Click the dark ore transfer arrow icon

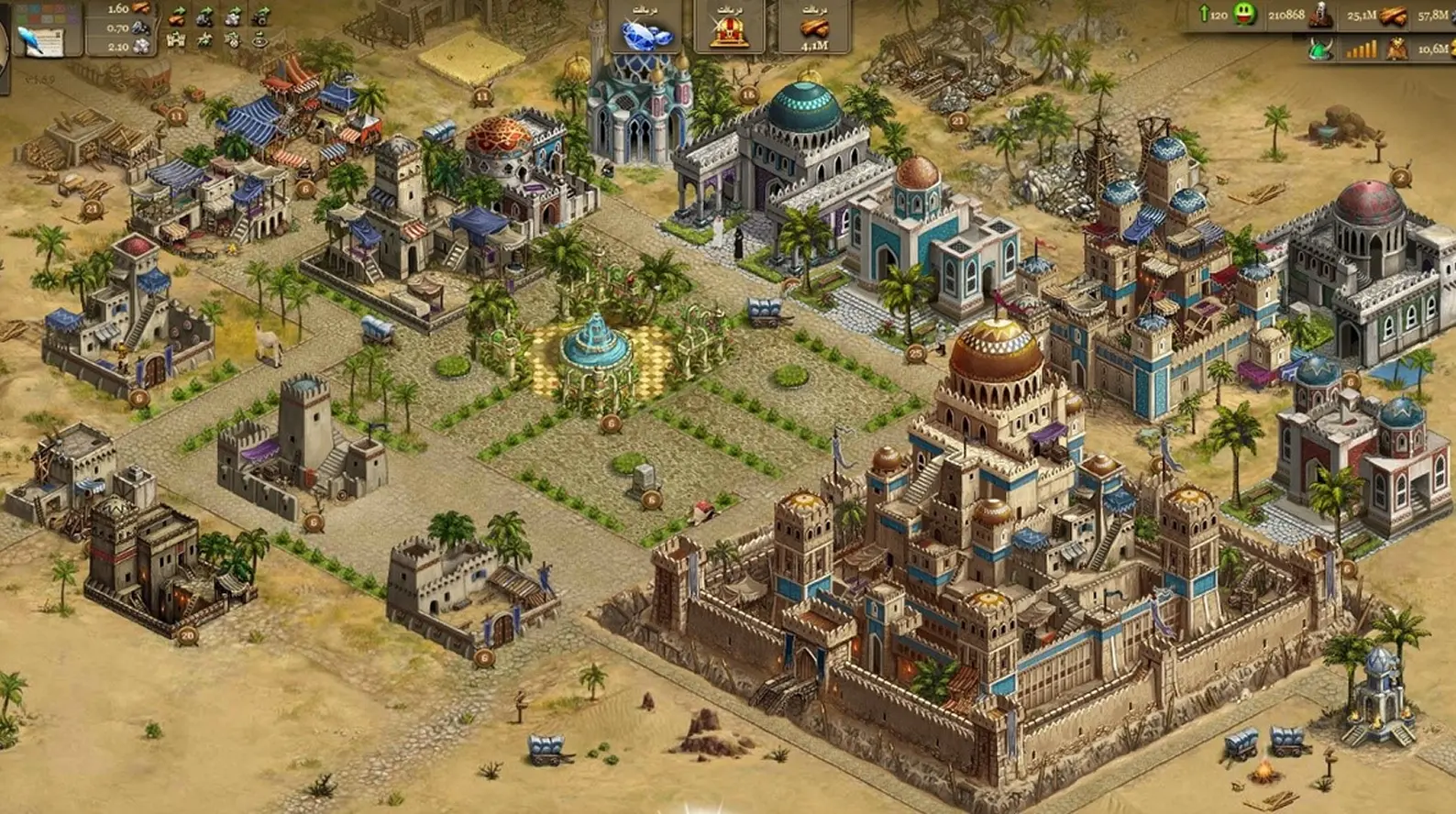tap(204, 16)
